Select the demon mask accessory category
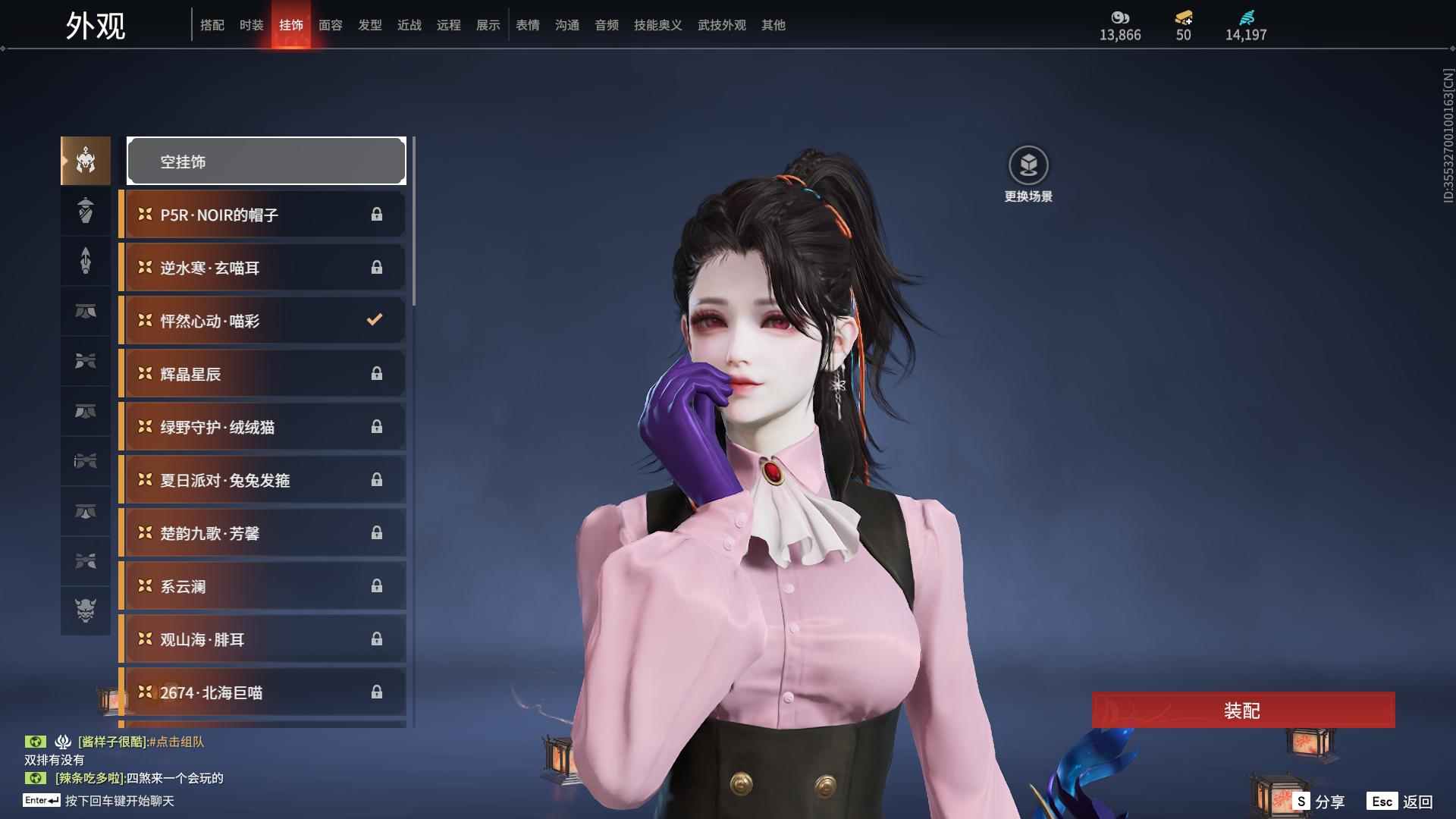The width and height of the screenshot is (1456, 819). (x=86, y=610)
